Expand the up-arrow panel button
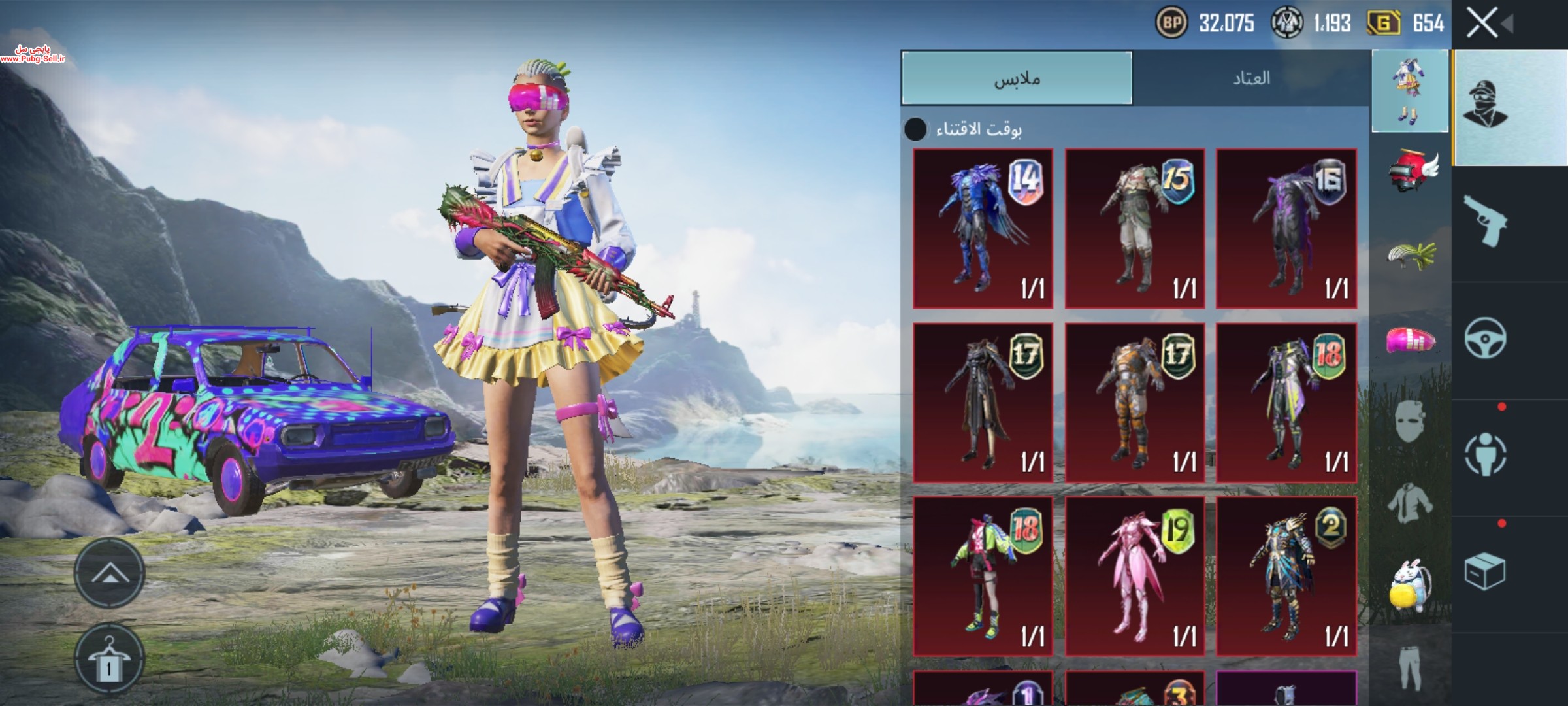 (x=109, y=573)
